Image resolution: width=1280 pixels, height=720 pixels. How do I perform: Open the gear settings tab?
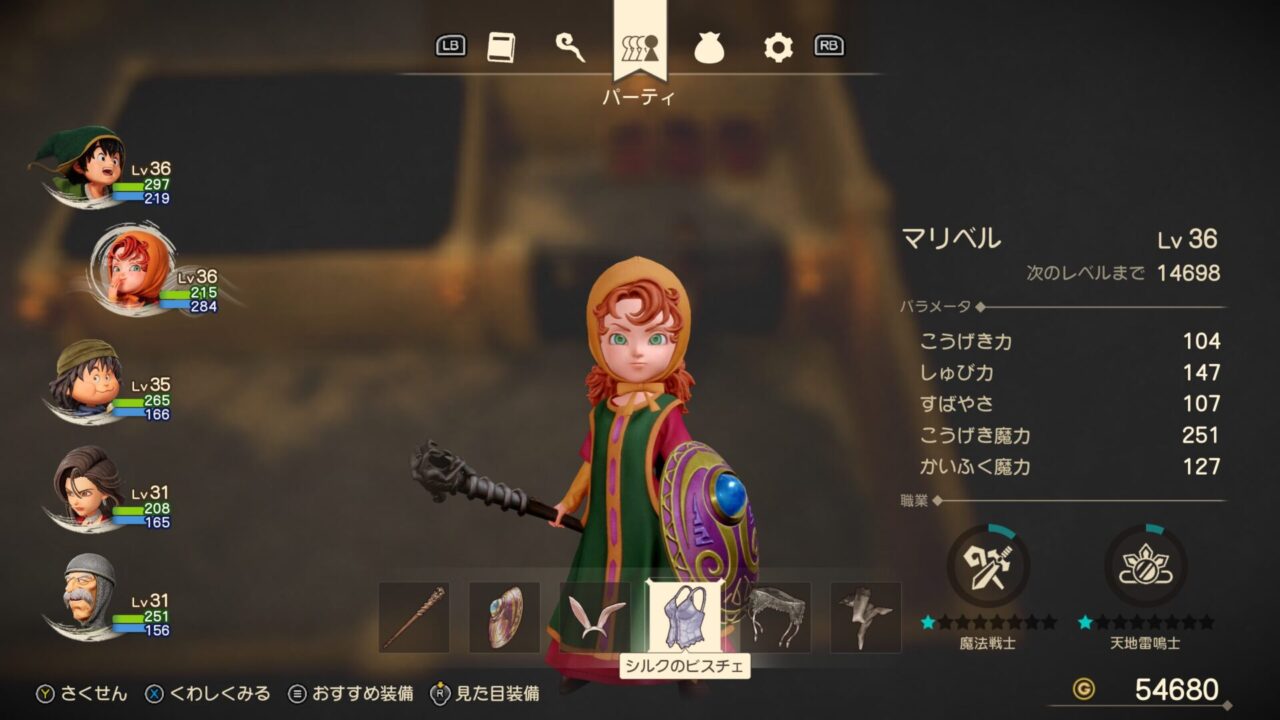[777, 47]
